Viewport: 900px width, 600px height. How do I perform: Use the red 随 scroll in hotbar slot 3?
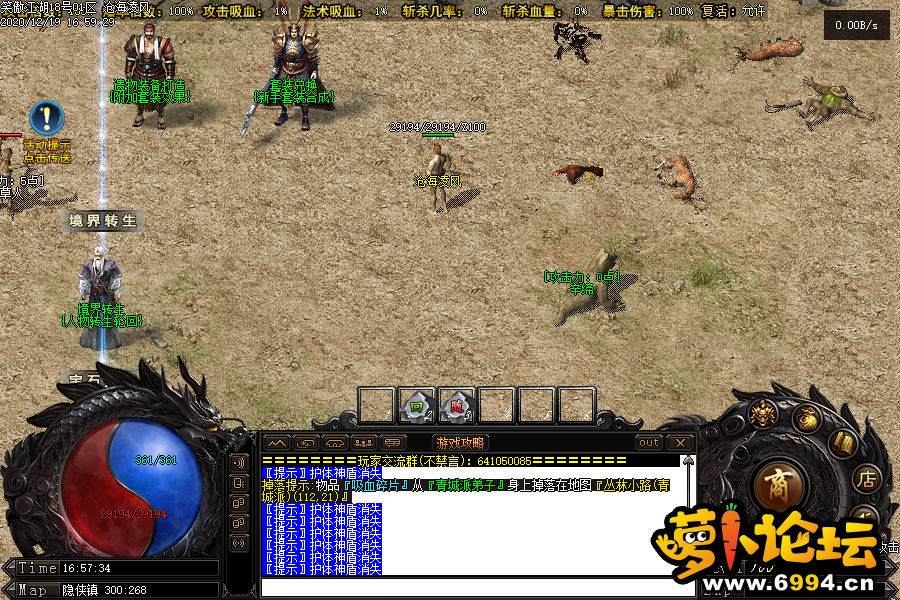click(457, 406)
